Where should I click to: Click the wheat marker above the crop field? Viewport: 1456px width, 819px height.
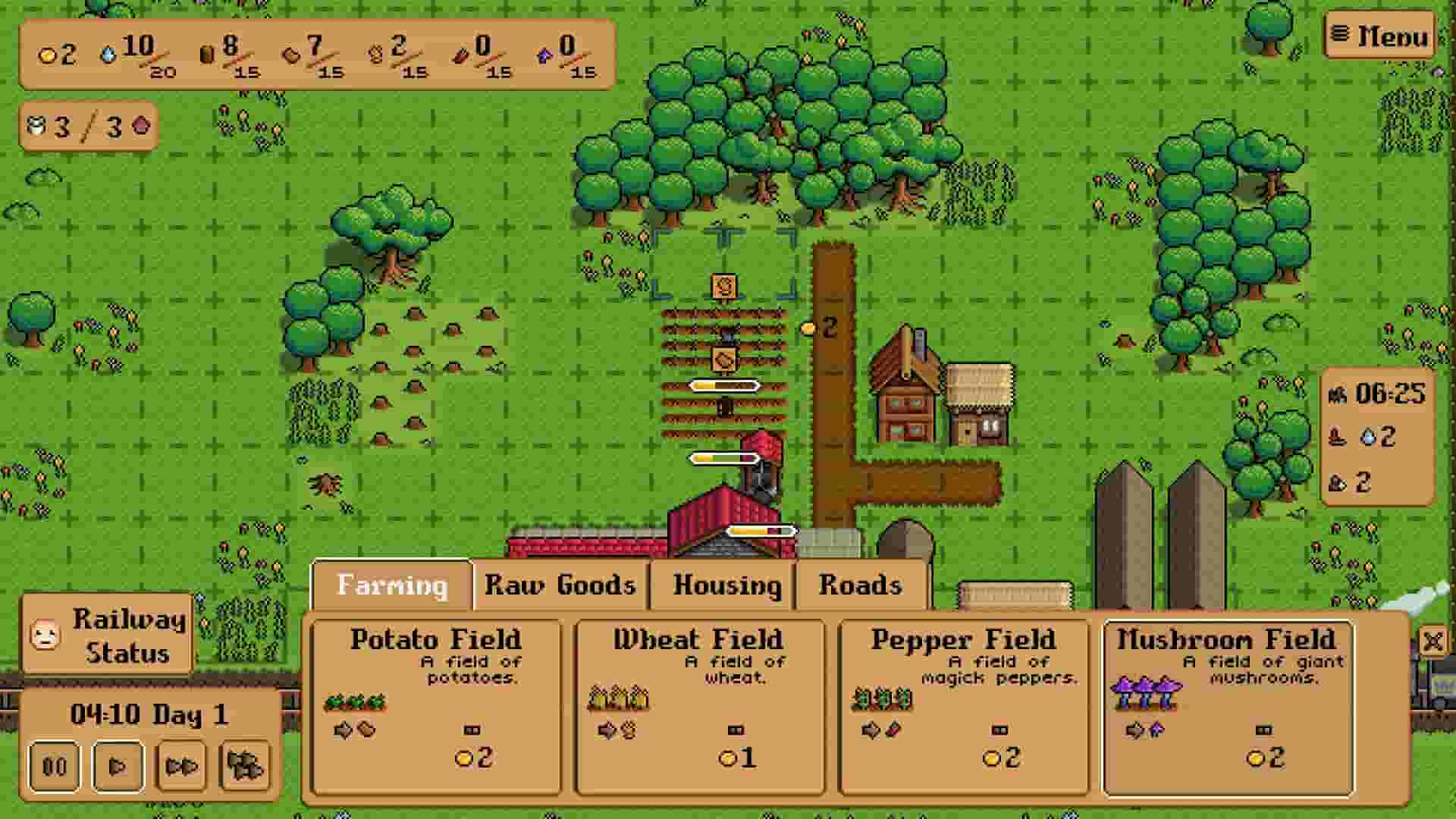click(723, 287)
